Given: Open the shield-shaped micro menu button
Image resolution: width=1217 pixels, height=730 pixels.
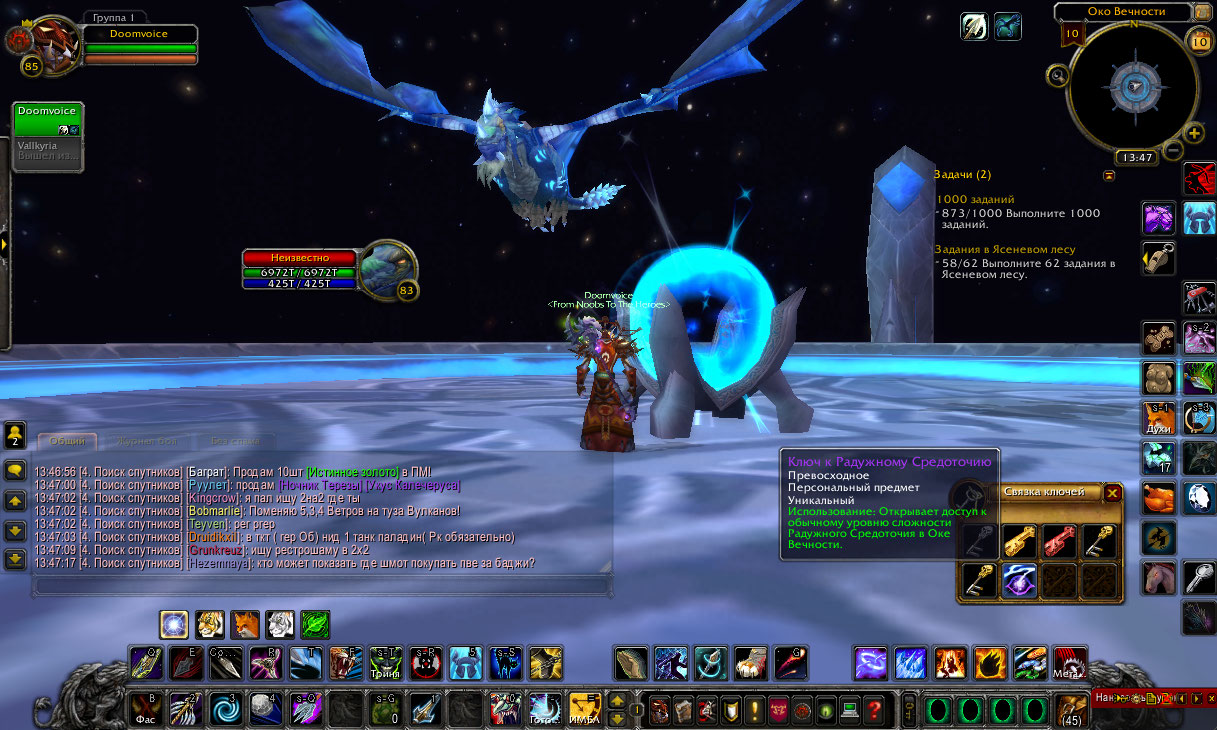Looking at the screenshot, I should [x=731, y=710].
